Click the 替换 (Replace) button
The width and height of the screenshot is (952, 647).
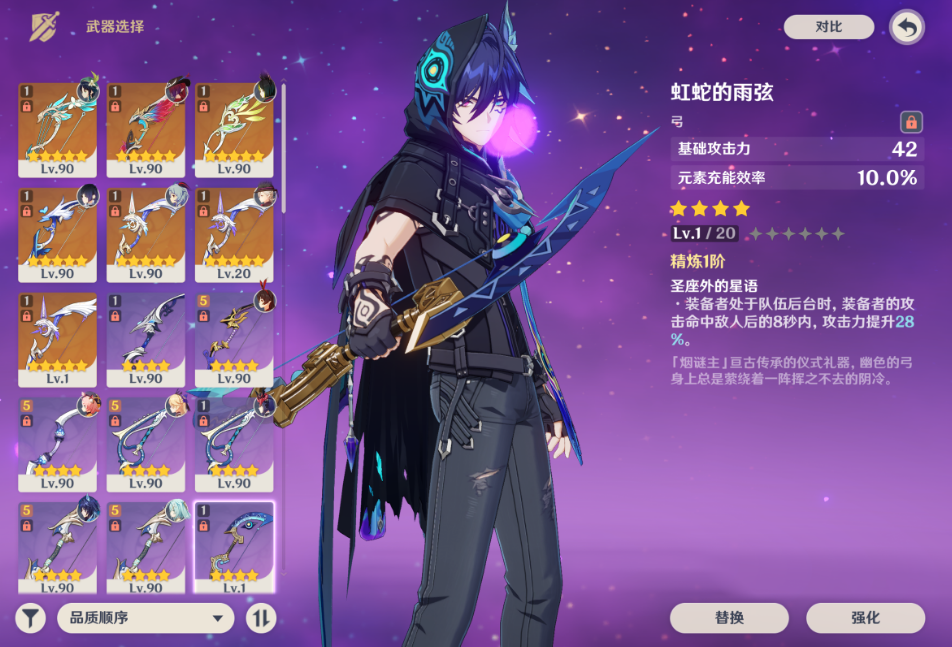(x=729, y=618)
